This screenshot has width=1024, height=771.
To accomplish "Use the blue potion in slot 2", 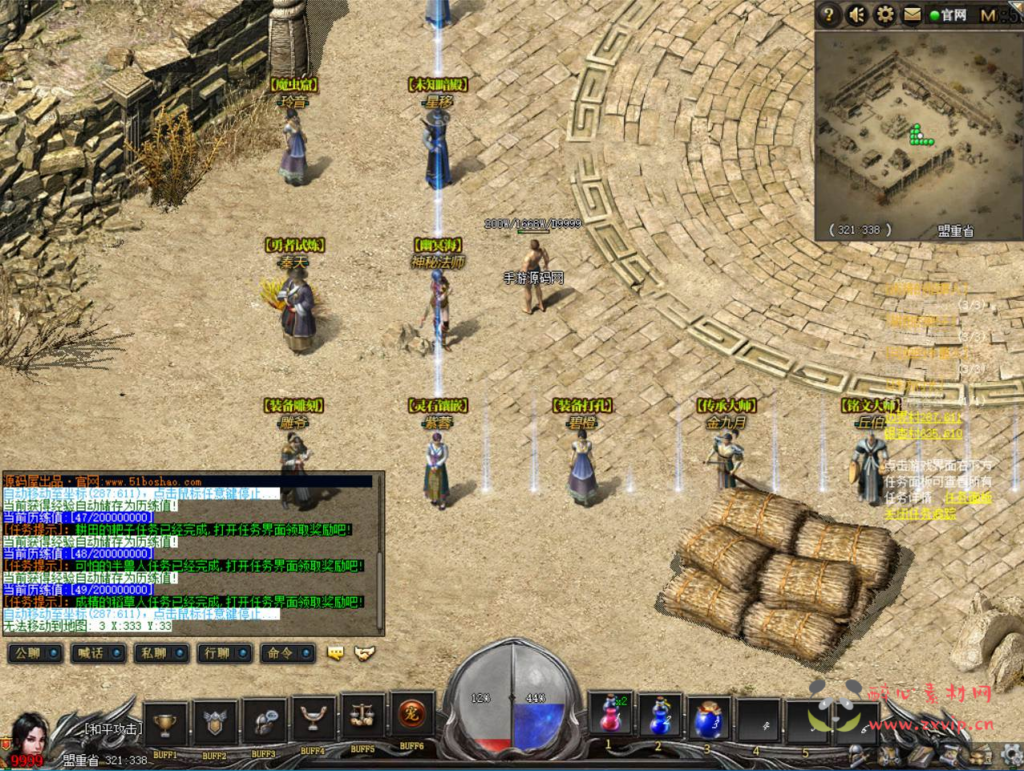I will [659, 716].
